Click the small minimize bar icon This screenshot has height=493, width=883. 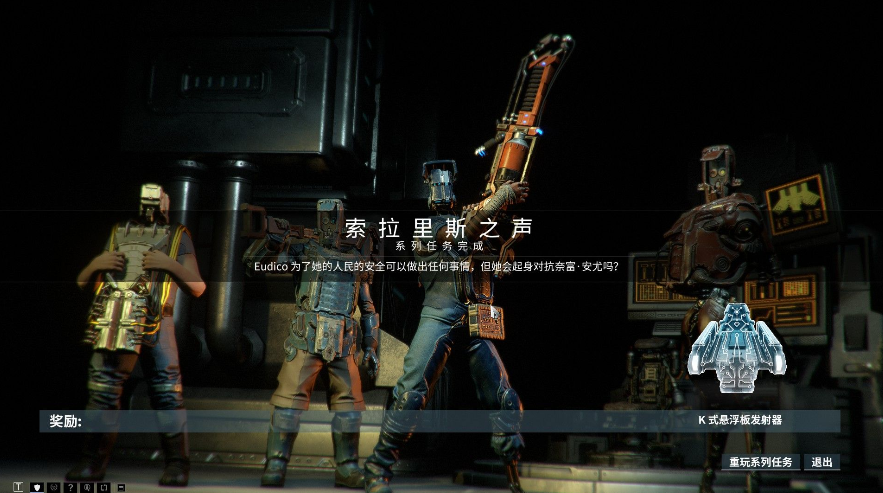tap(121, 487)
